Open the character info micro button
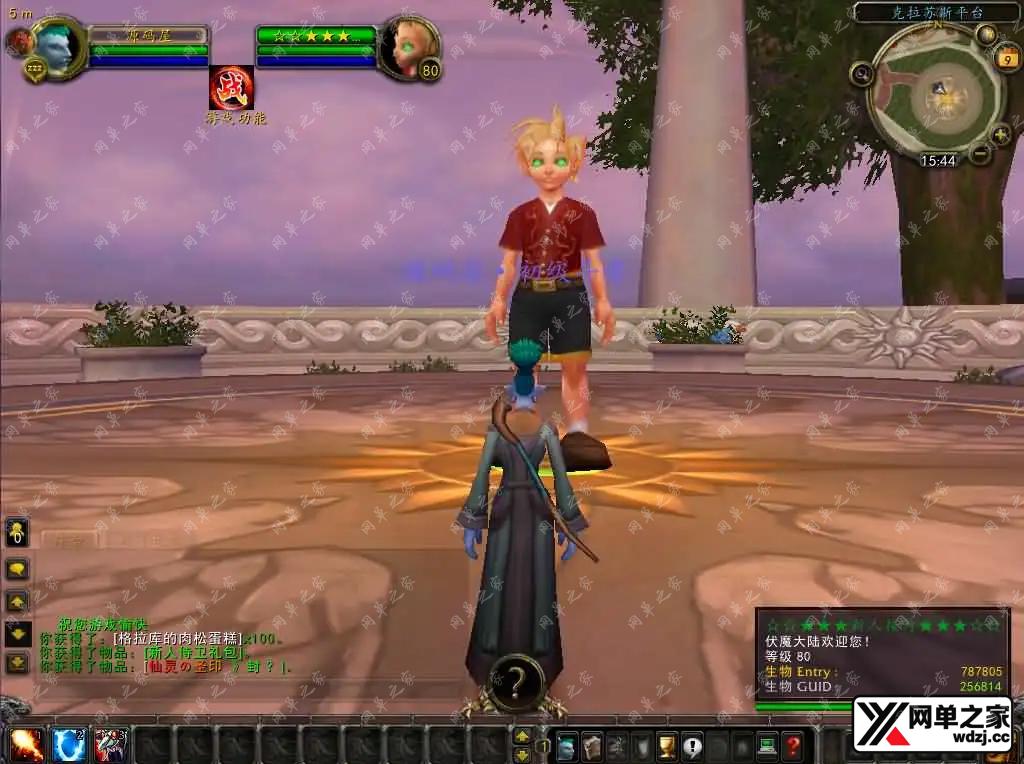Image resolution: width=1024 pixels, height=764 pixels. (567, 746)
